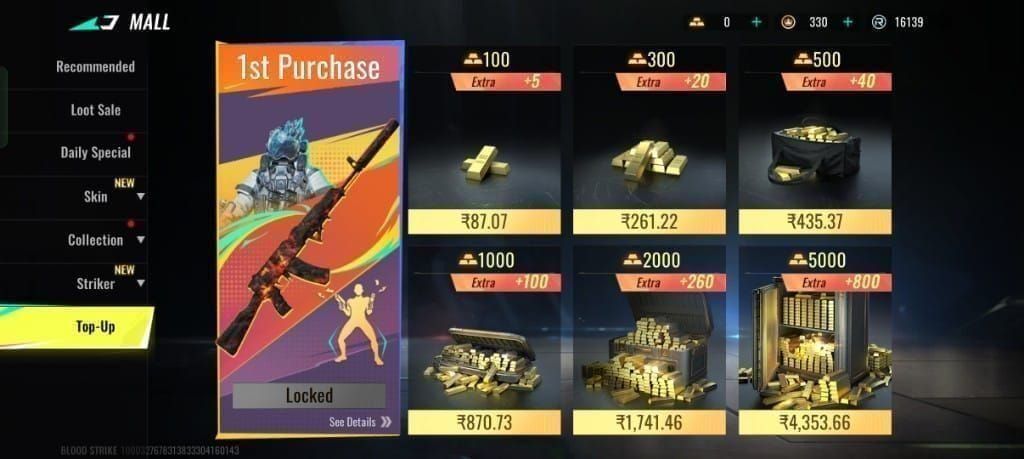Select the Top-Up tab
Screen dimensions: 1024x459
pos(95,327)
